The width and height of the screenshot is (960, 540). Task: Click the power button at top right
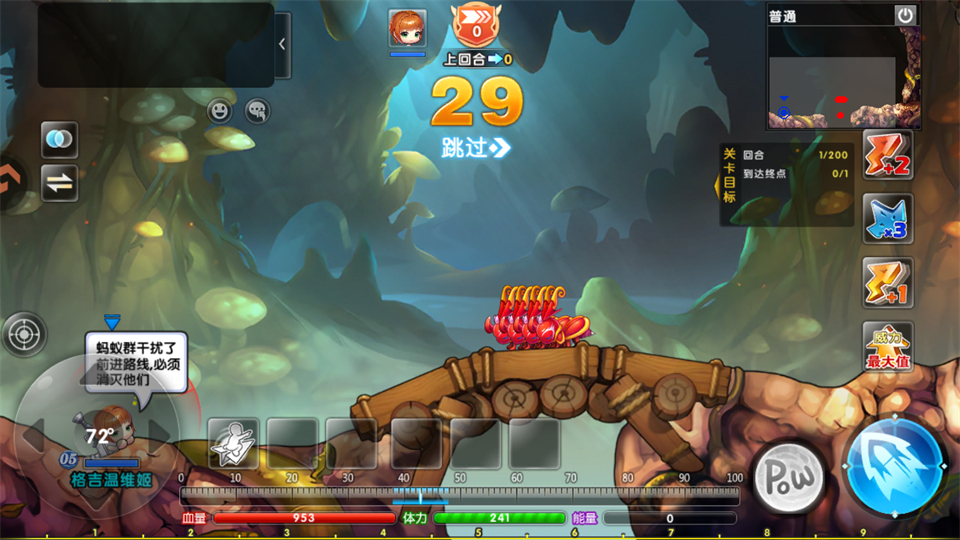click(905, 15)
